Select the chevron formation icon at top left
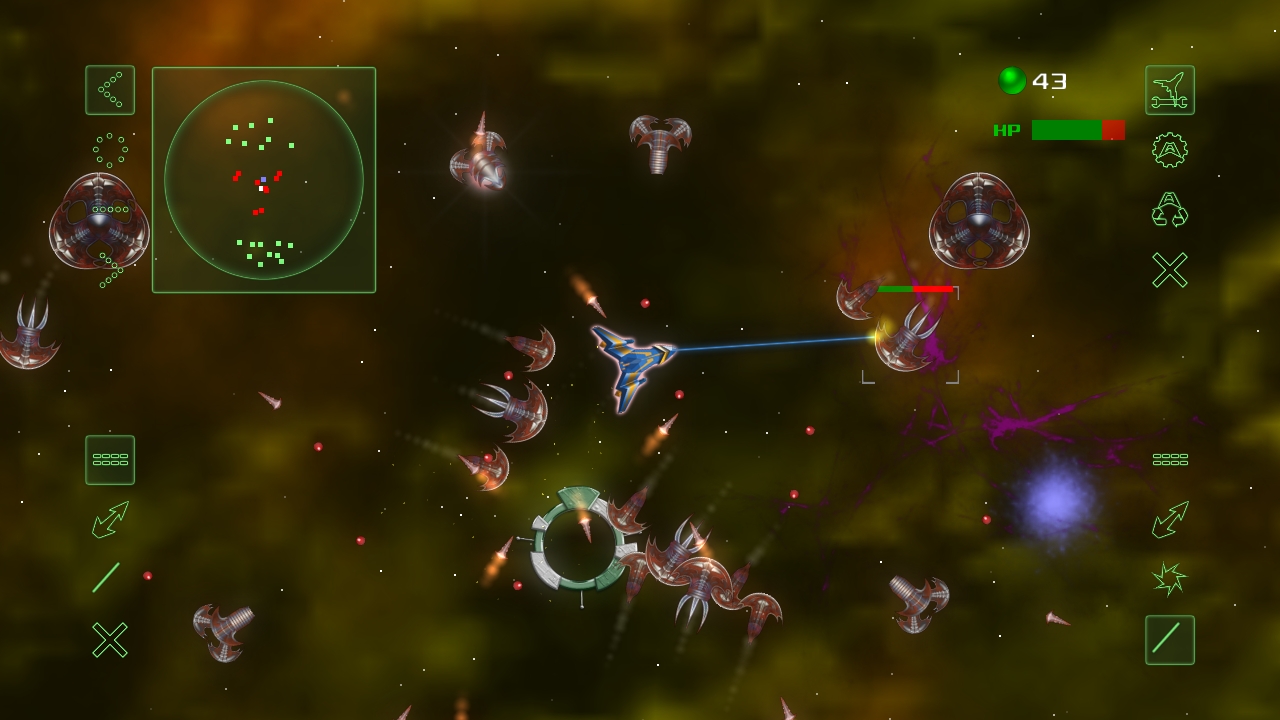 point(109,89)
